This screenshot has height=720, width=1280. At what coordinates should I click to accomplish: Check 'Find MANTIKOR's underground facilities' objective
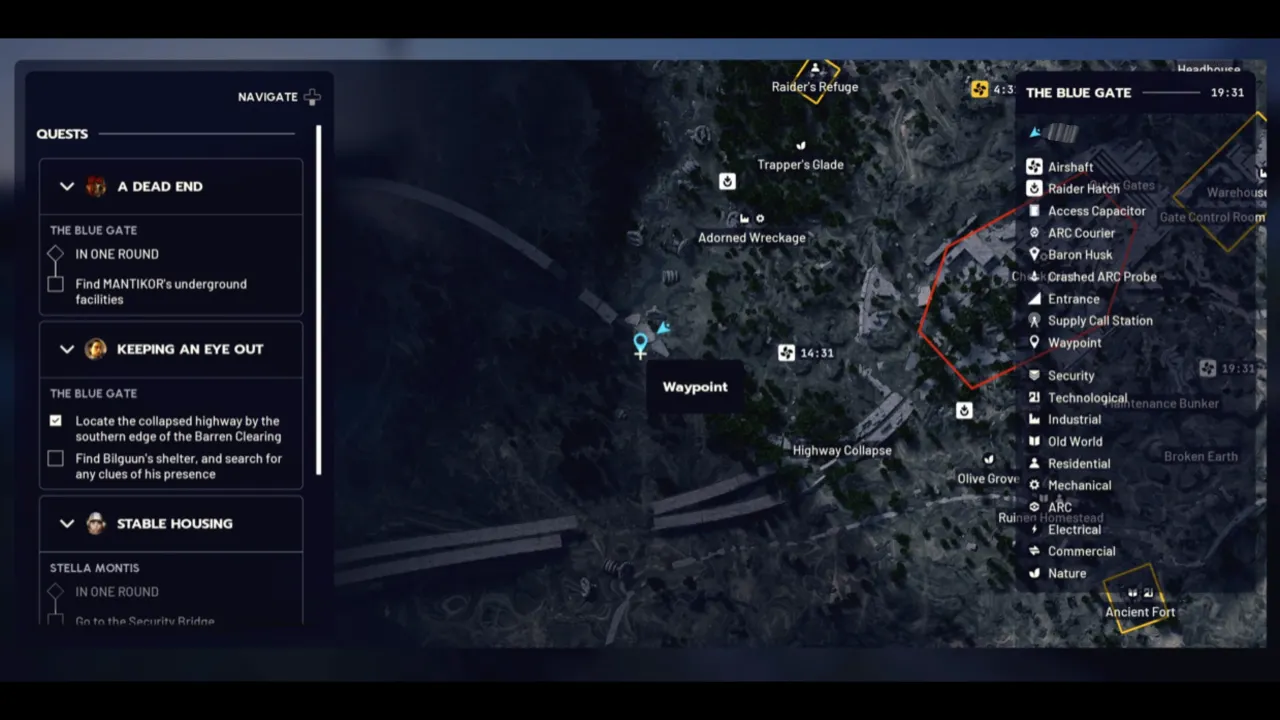point(55,284)
